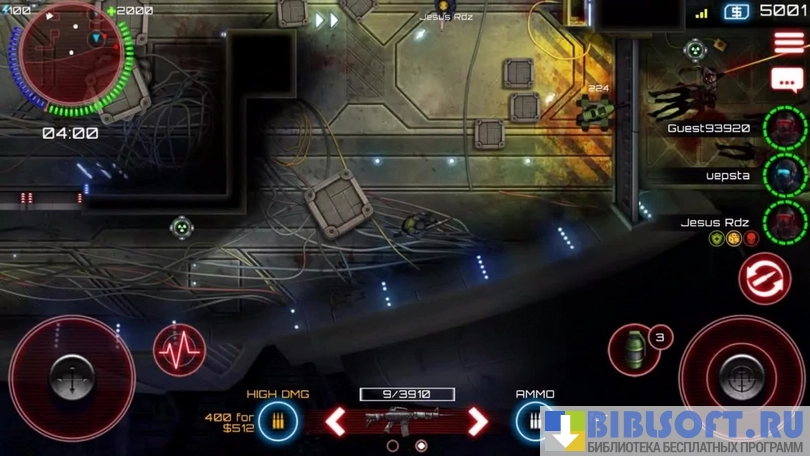Buy High DMG ammo for $512

(277, 421)
